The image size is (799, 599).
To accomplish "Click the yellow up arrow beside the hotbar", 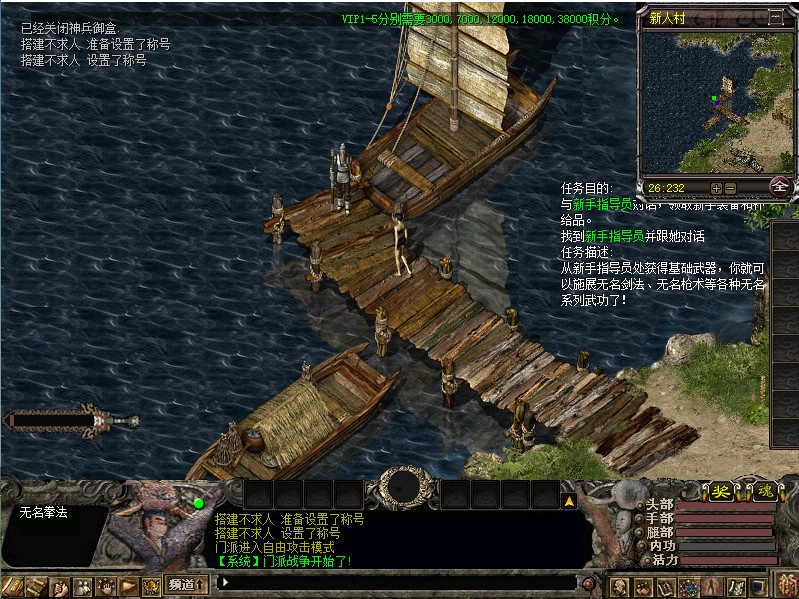I will tap(568, 501).
